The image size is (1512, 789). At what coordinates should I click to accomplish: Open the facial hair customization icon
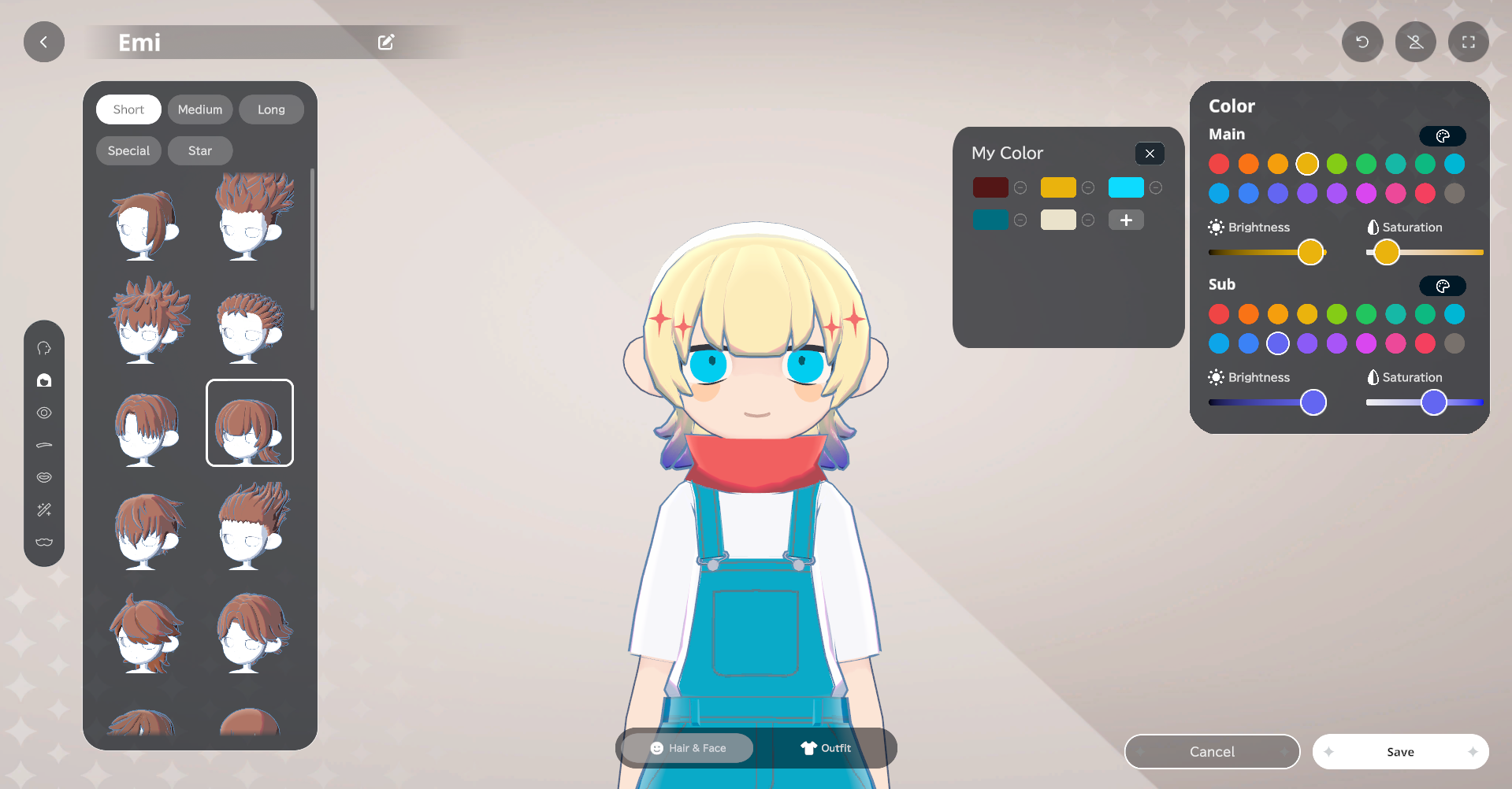click(44, 542)
